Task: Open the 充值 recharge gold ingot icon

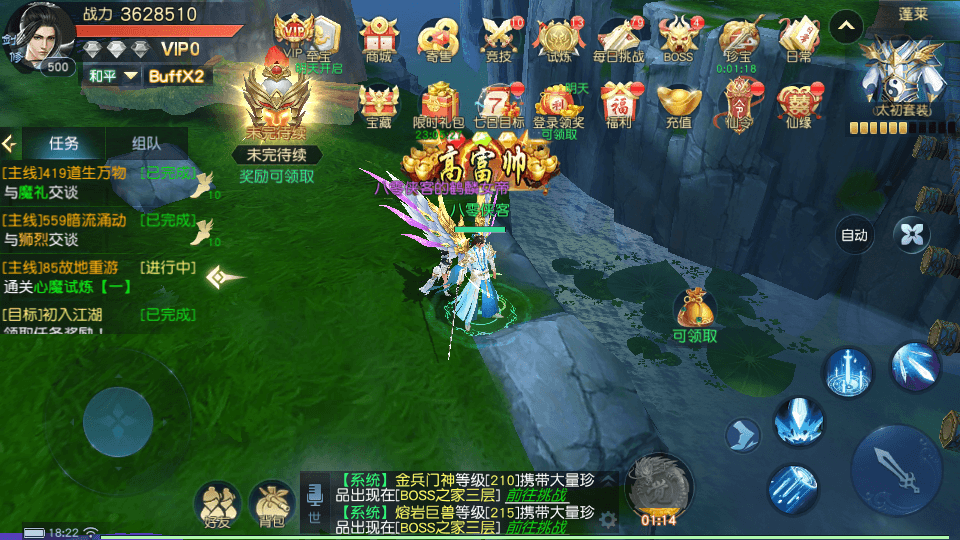Action: [x=678, y=105]
